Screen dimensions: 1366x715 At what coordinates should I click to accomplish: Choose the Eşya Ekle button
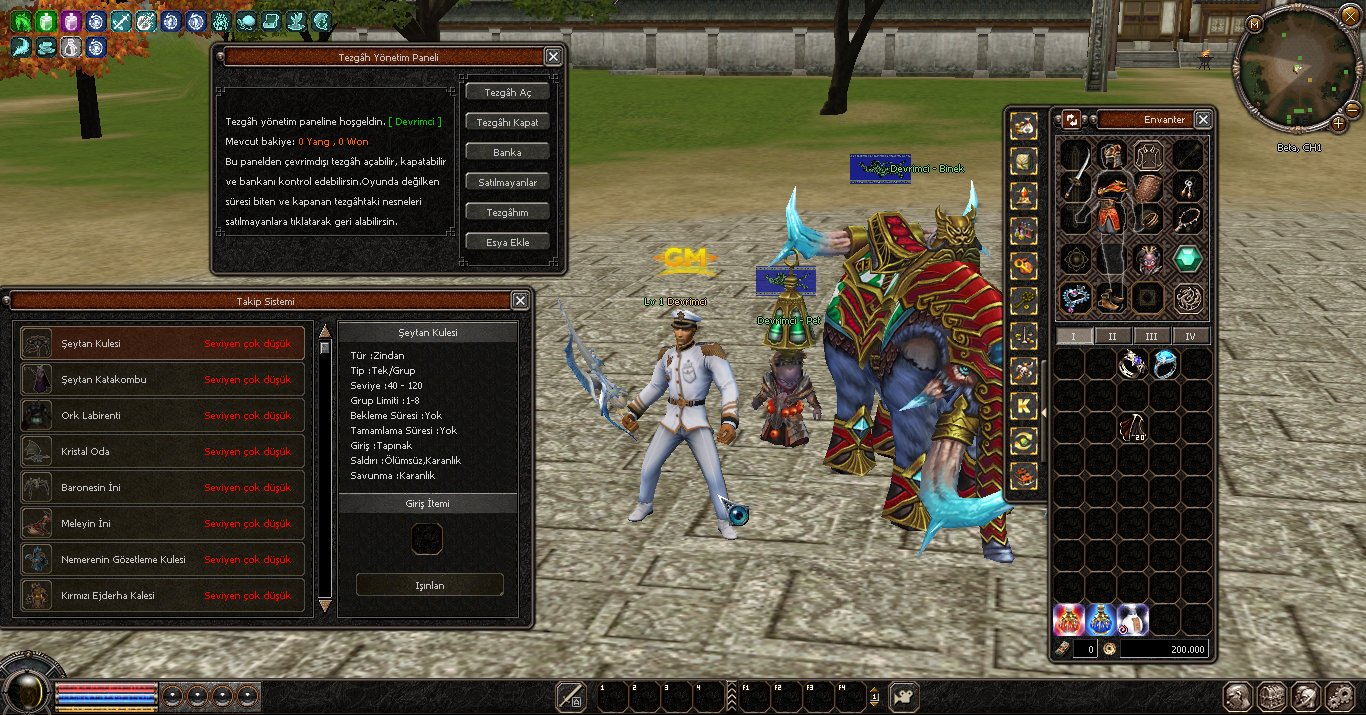[x=507, y=242]
